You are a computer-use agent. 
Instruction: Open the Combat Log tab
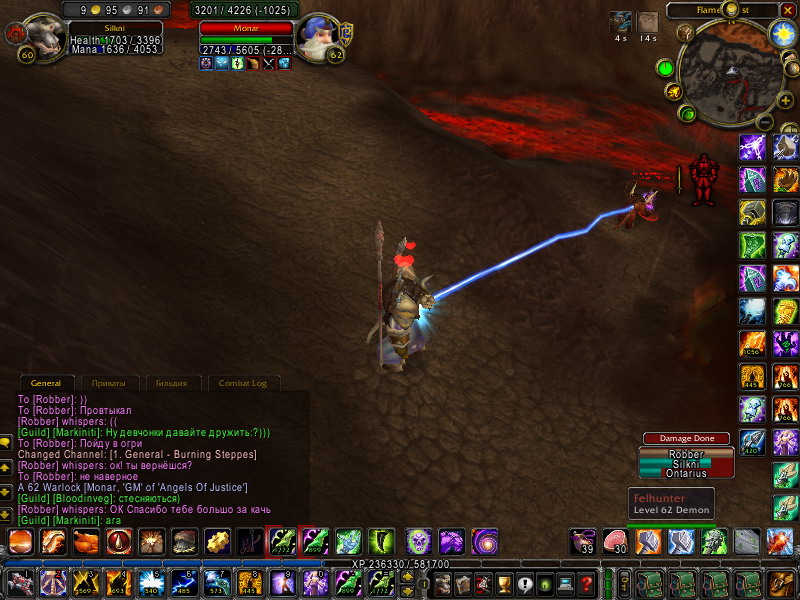tap(243, 383)
